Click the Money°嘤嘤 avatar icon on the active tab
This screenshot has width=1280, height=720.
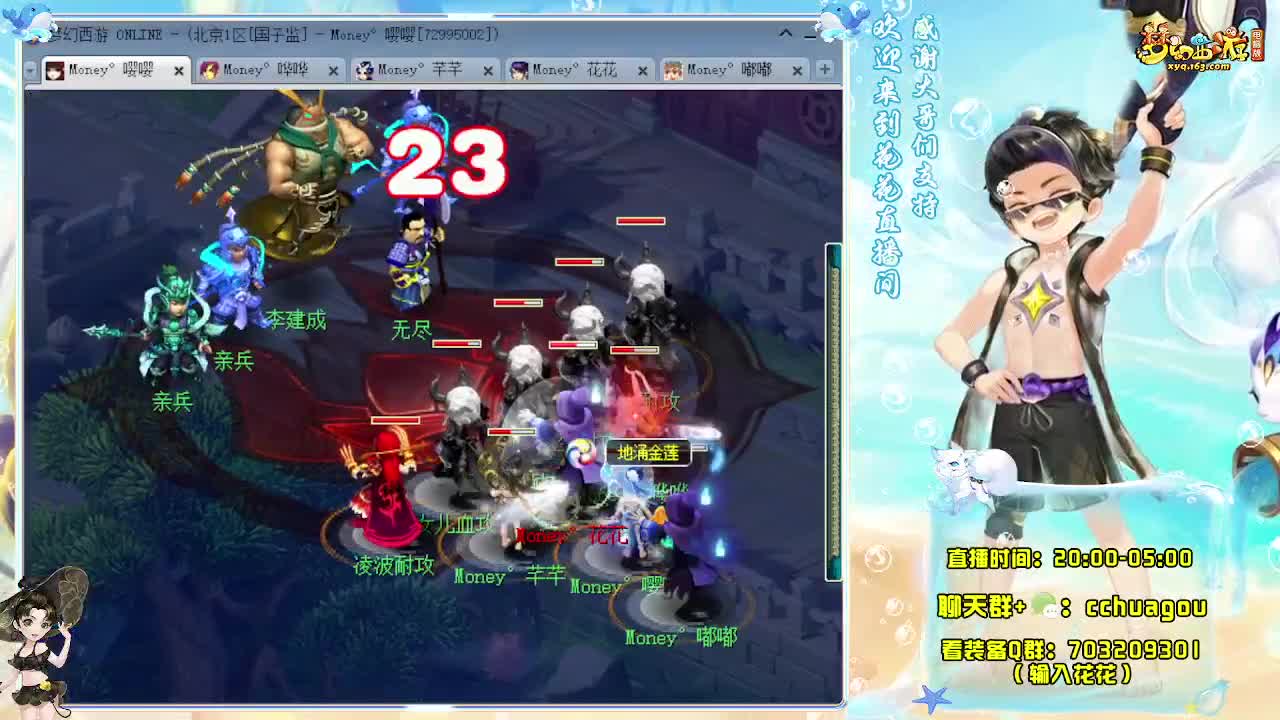[56, 70]
